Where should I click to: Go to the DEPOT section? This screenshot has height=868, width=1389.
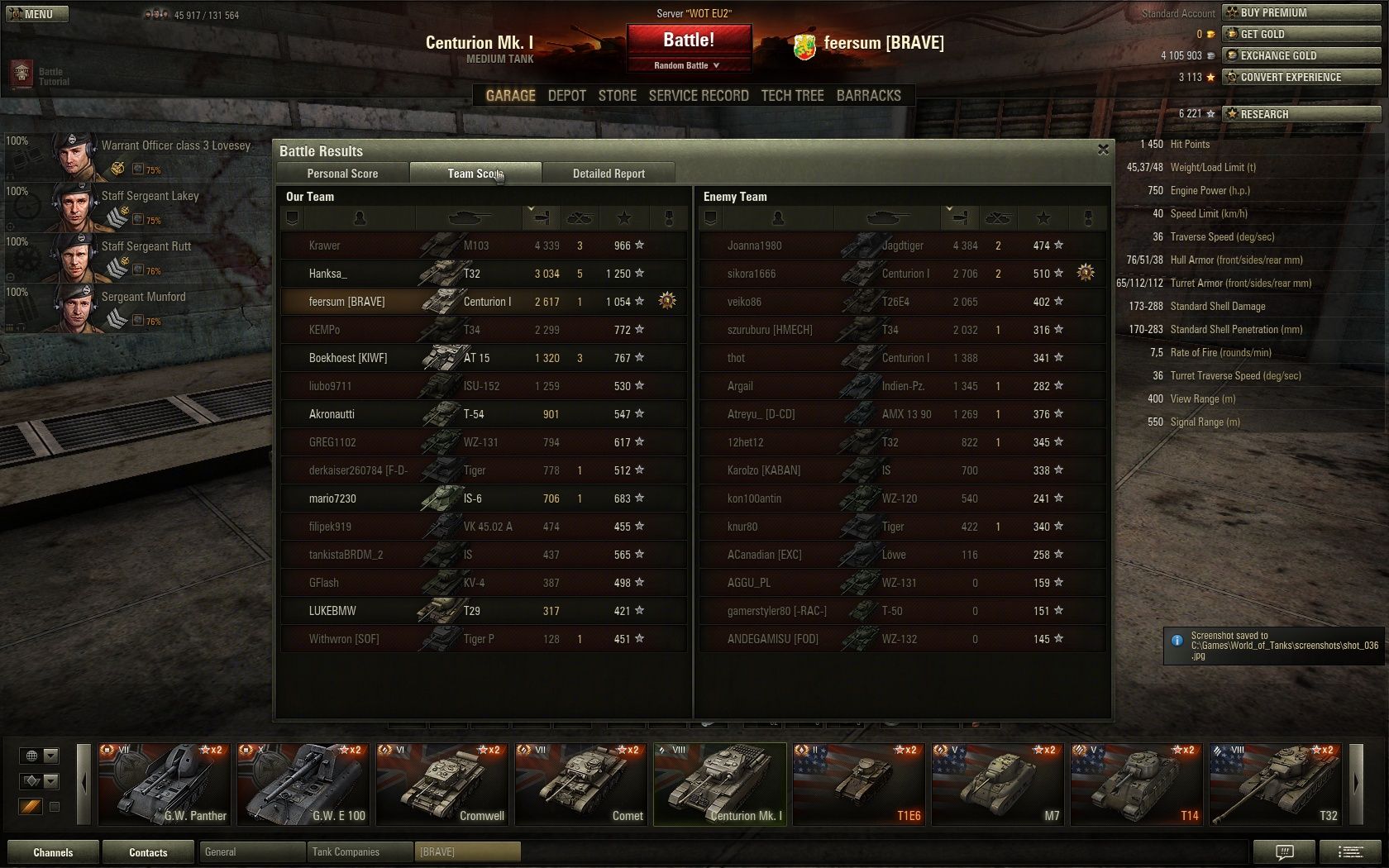(566, 96)
